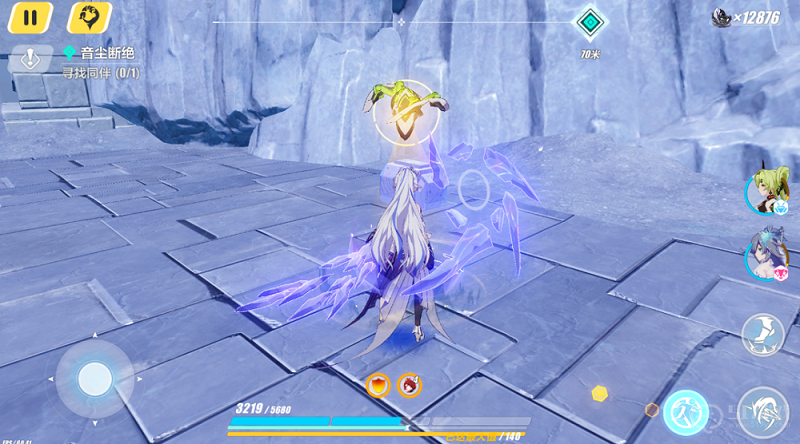Switch to the silver-haired teammate portrait
The width and height of the screenshot is (800, 444).
[766, 257]
